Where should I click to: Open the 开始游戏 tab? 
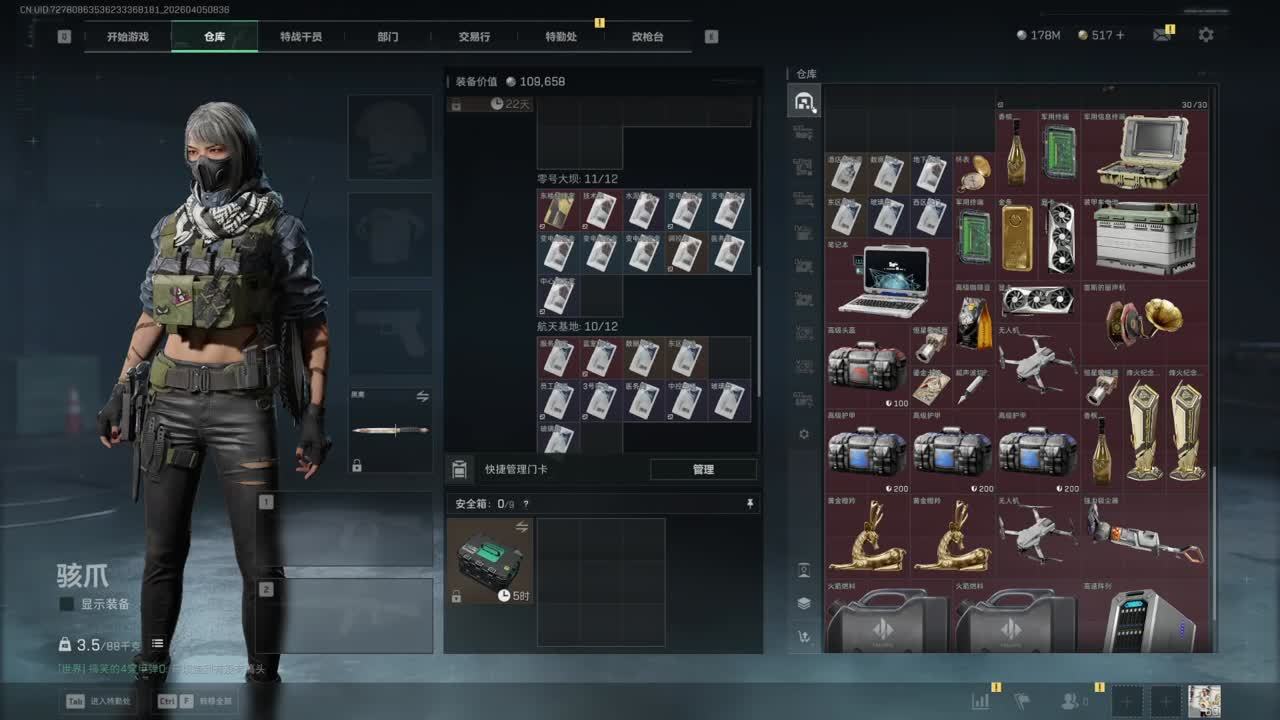coord(128,37)
